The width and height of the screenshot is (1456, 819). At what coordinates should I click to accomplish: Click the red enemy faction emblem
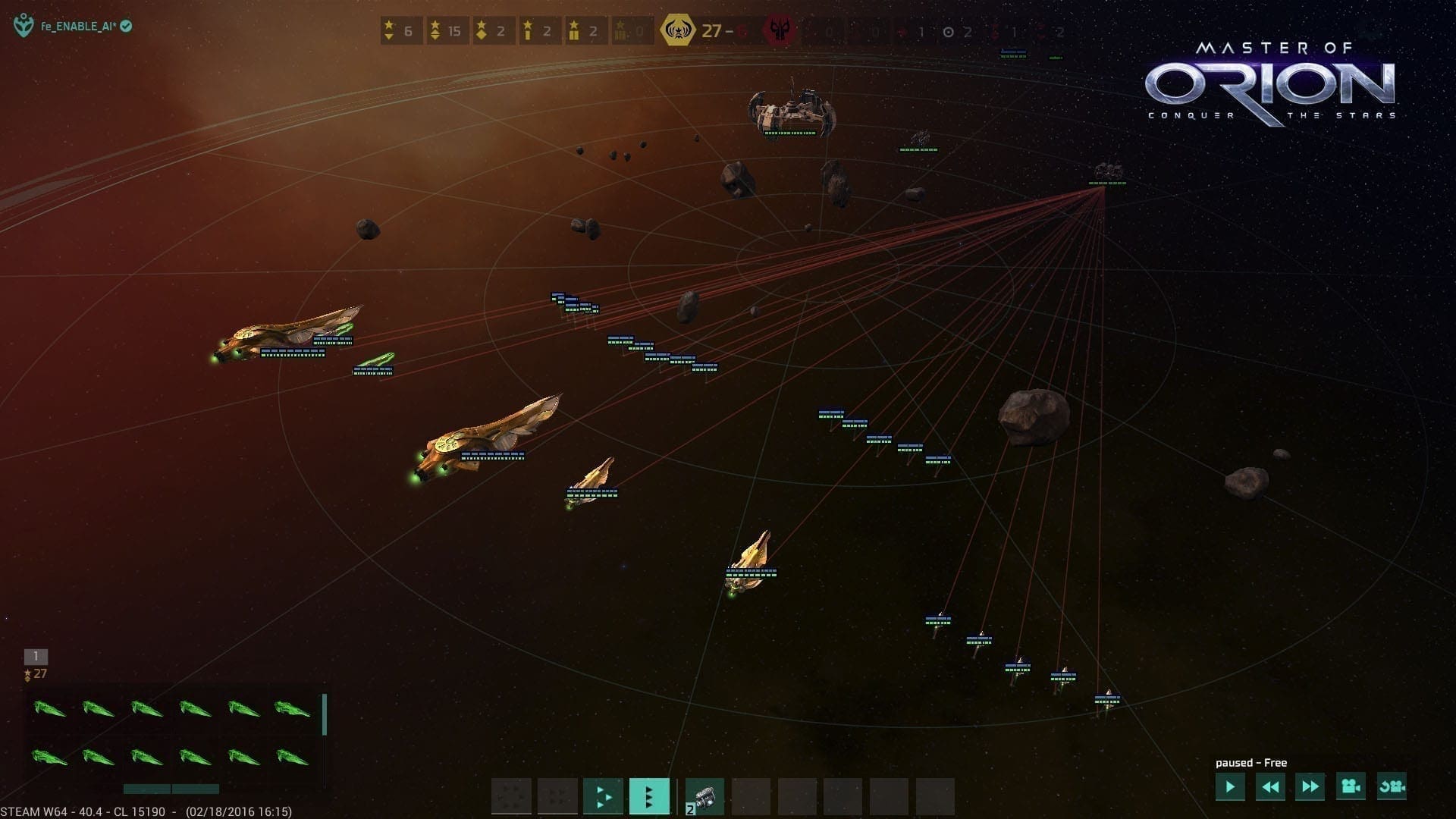pos(779,31)
